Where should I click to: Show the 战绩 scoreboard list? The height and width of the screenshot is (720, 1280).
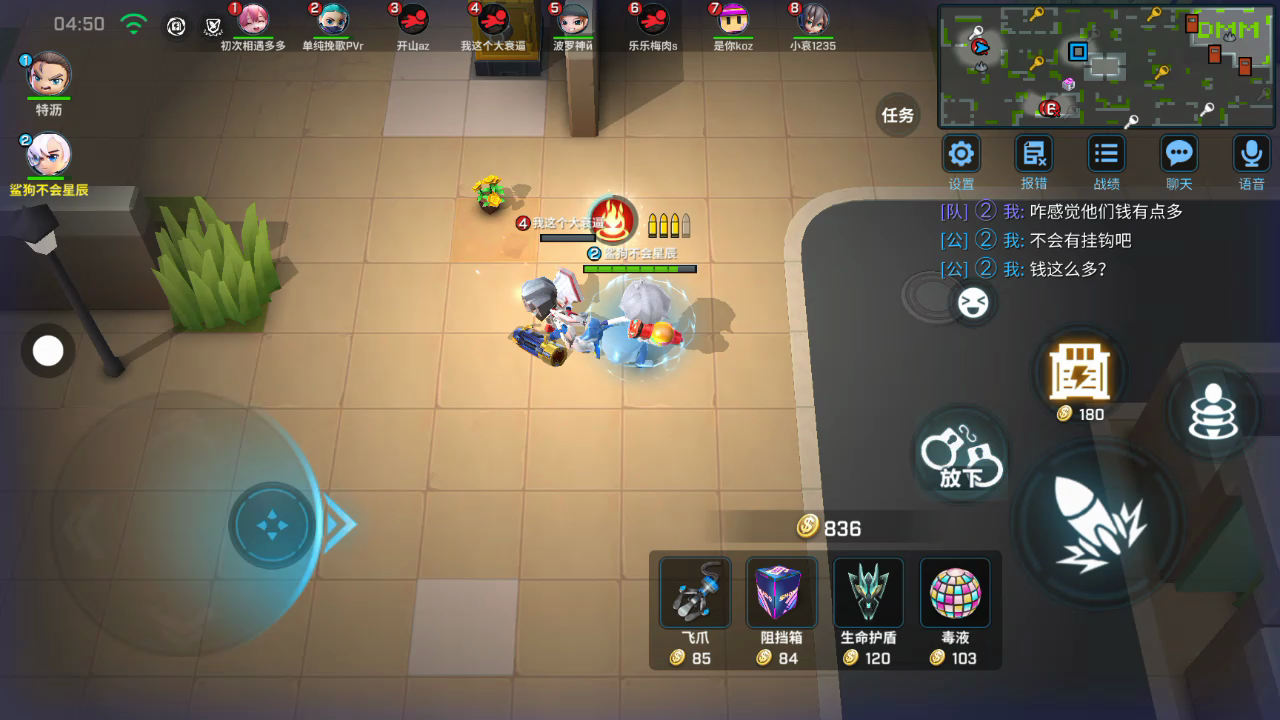point(1106,154)
